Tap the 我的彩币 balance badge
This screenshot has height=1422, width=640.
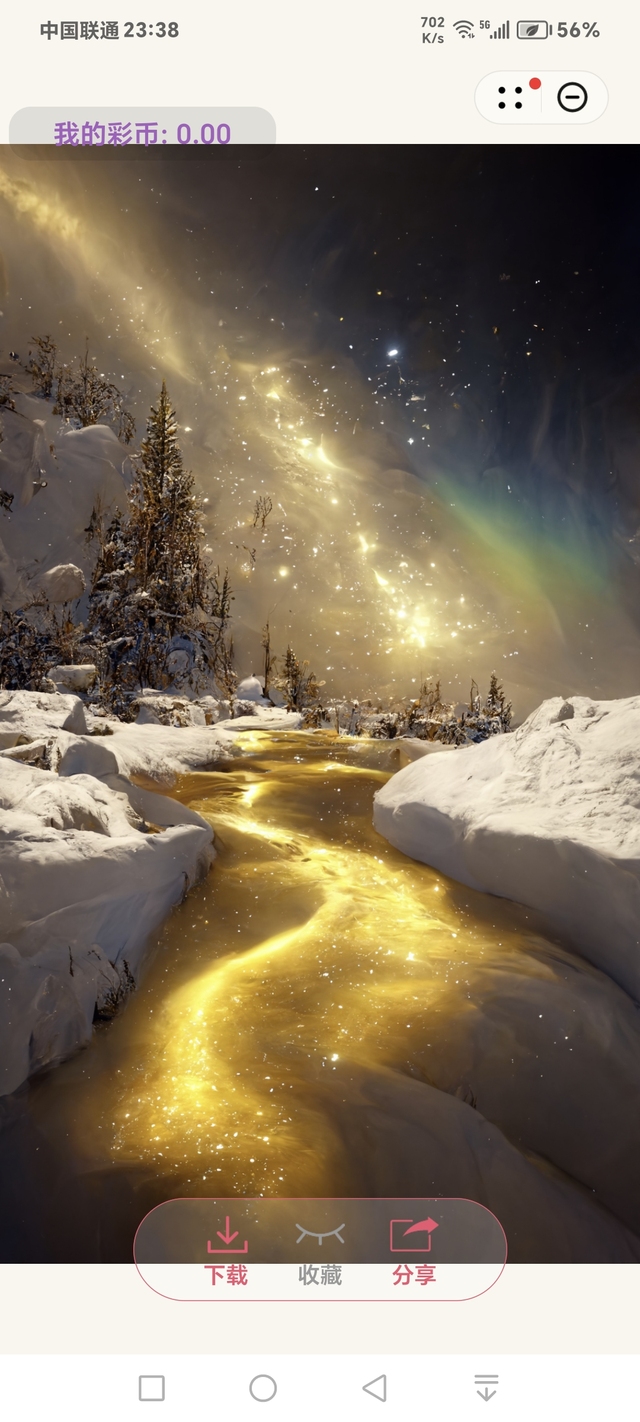pyautogui.click(x=142, y=133)
